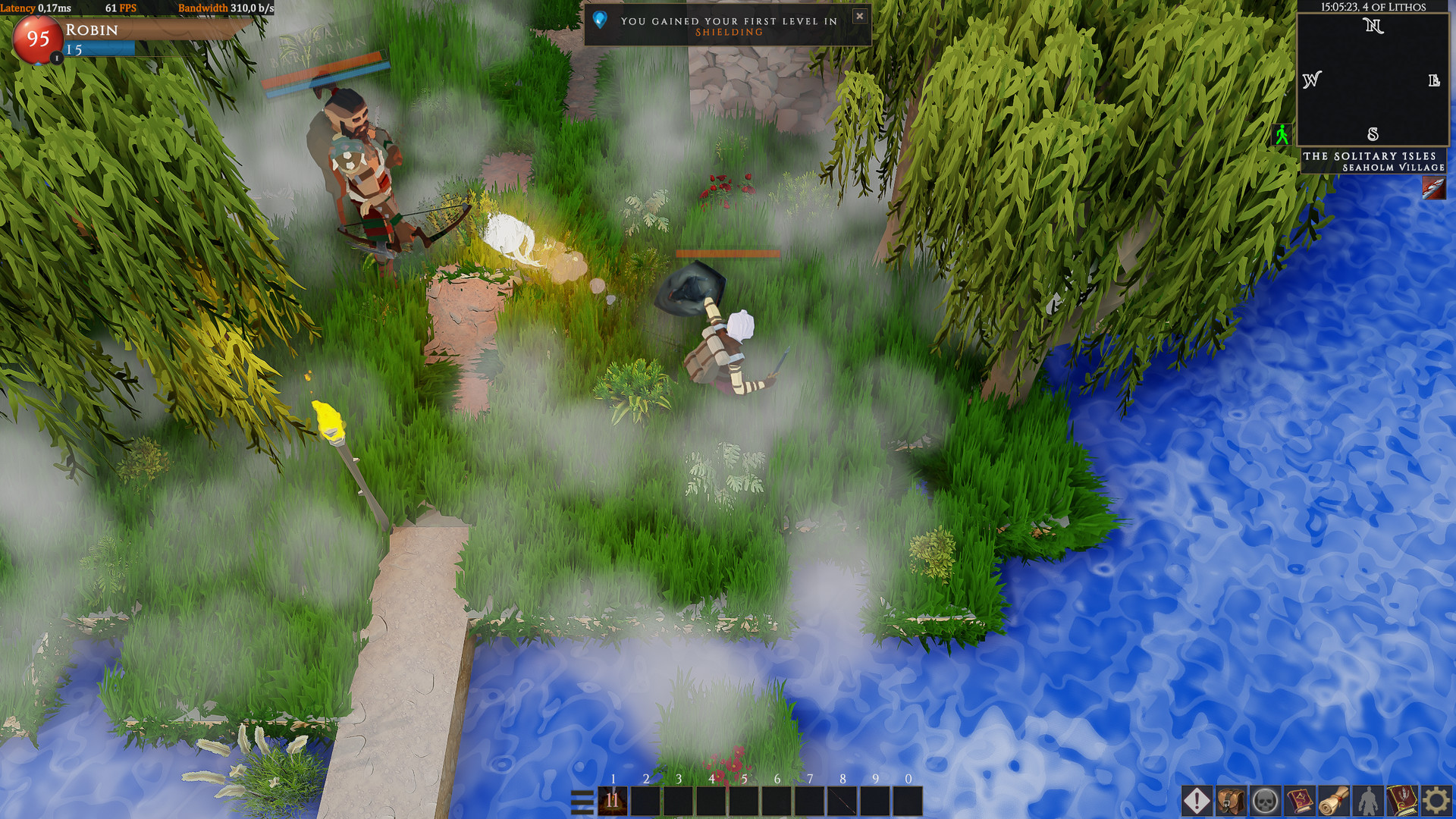This screenshot has width=1456, height=819.
Task: Open the character equipment silhouette icon
Action: click(x=1367, y=800)
